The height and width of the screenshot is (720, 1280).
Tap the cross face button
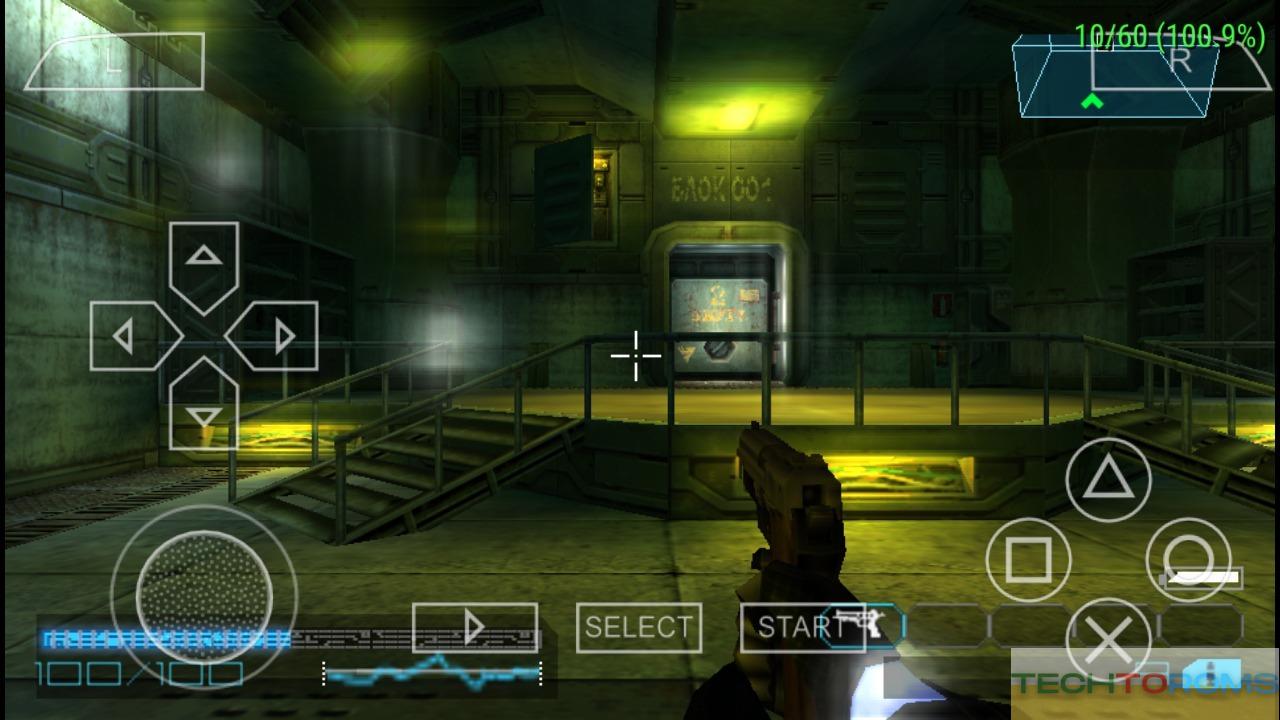click(1108, 640)
